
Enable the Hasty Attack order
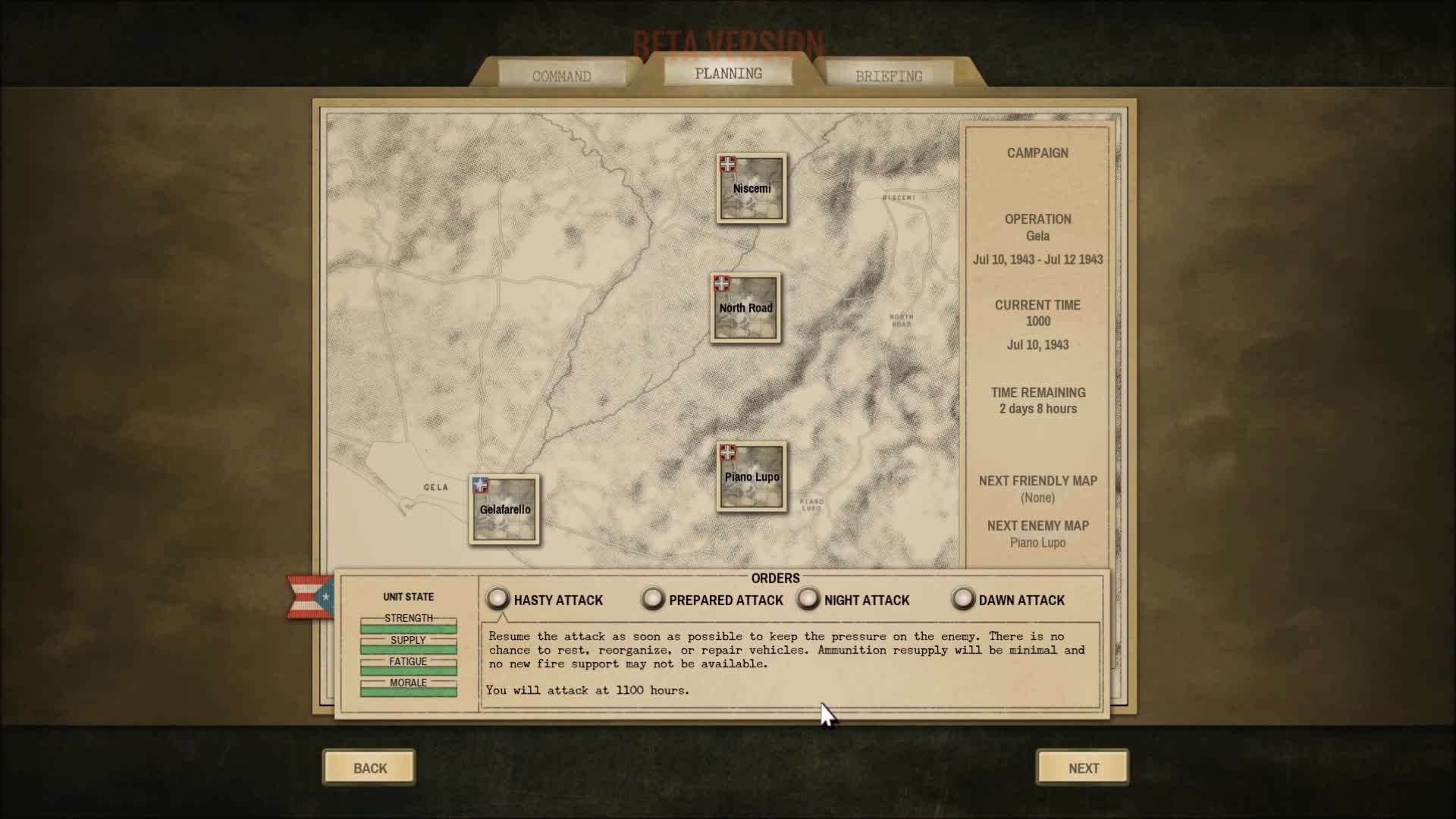(498, 599)
